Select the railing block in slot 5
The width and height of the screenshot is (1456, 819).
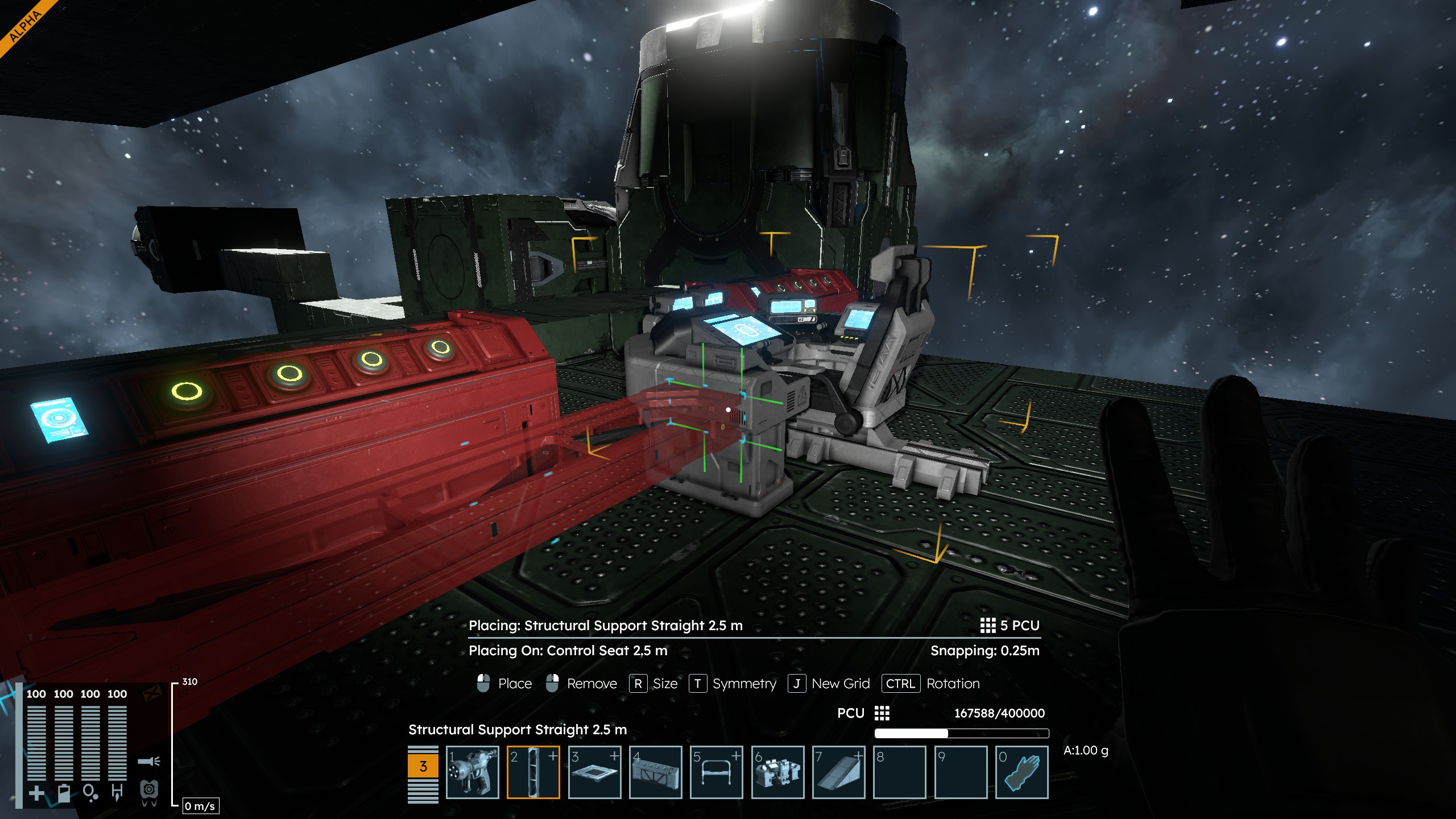717,772
